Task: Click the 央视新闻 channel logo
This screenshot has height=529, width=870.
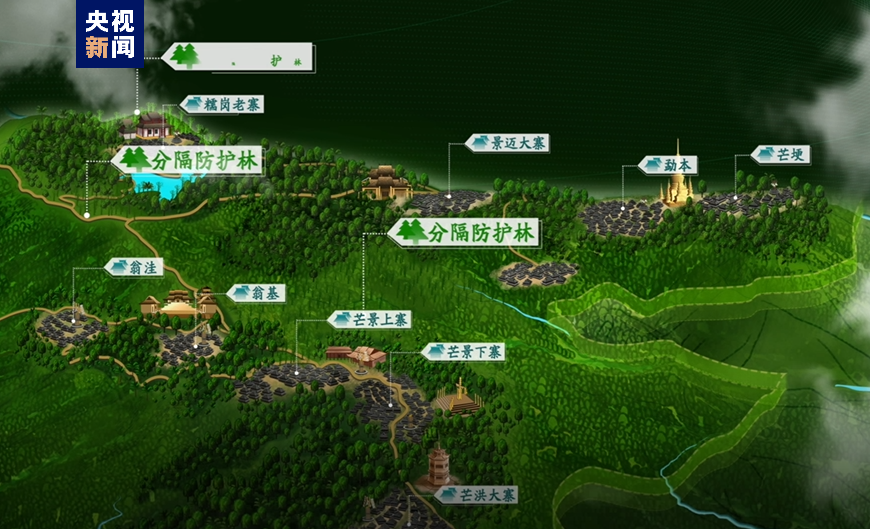Action: point(110,34)
